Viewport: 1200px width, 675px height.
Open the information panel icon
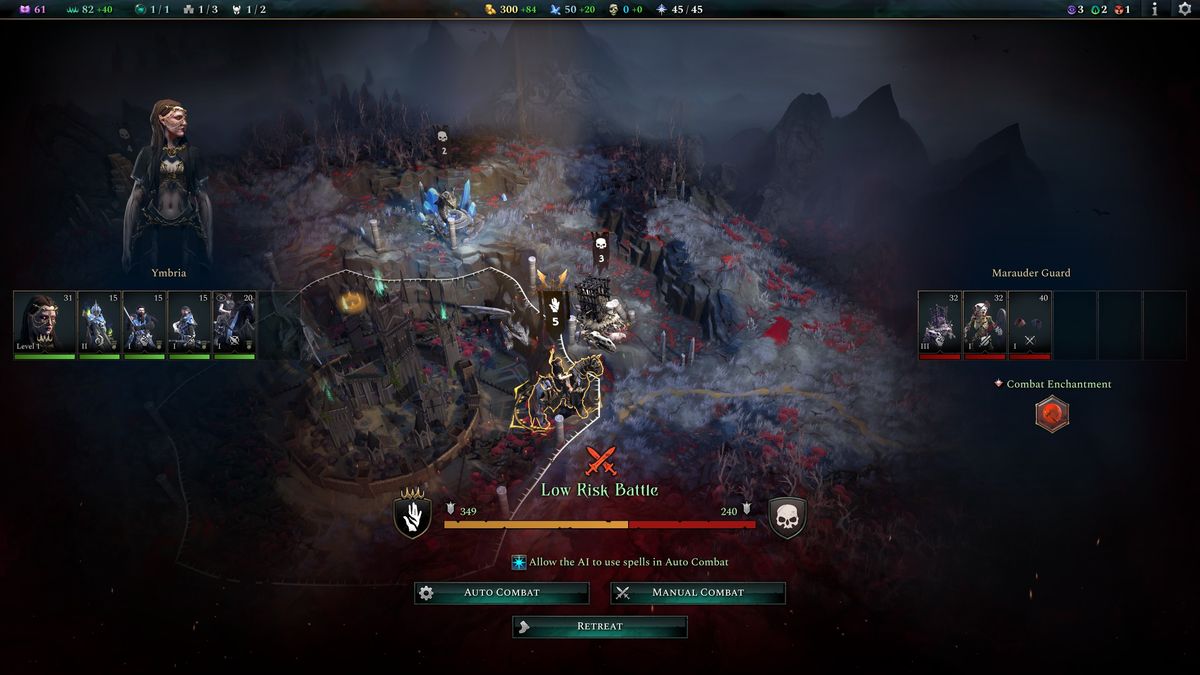click(1155, 9)
